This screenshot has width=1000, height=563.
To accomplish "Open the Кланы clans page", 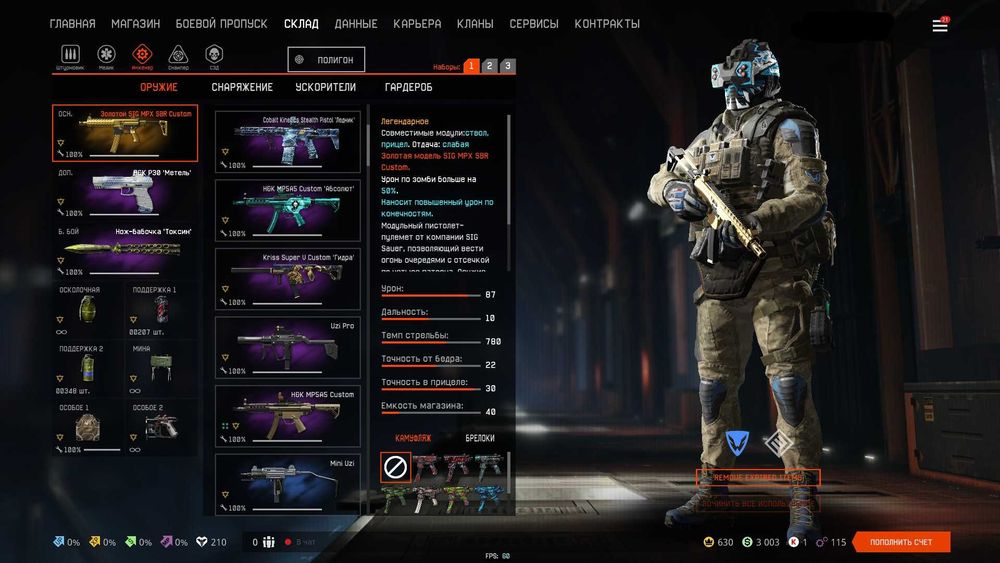I will [475, 24].
